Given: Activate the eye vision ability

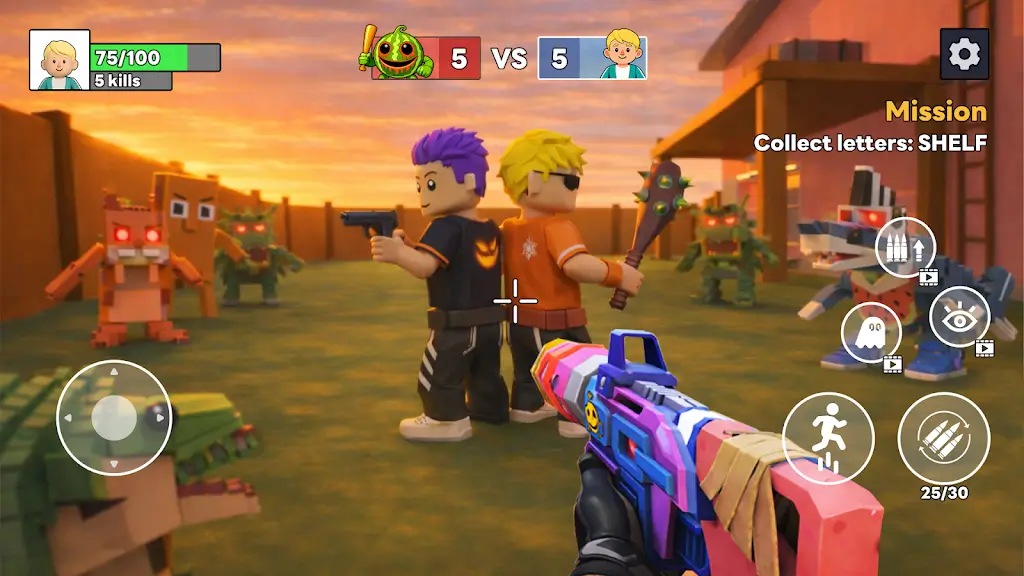Looking at the screenshot, I should click(x=959, y=317).
